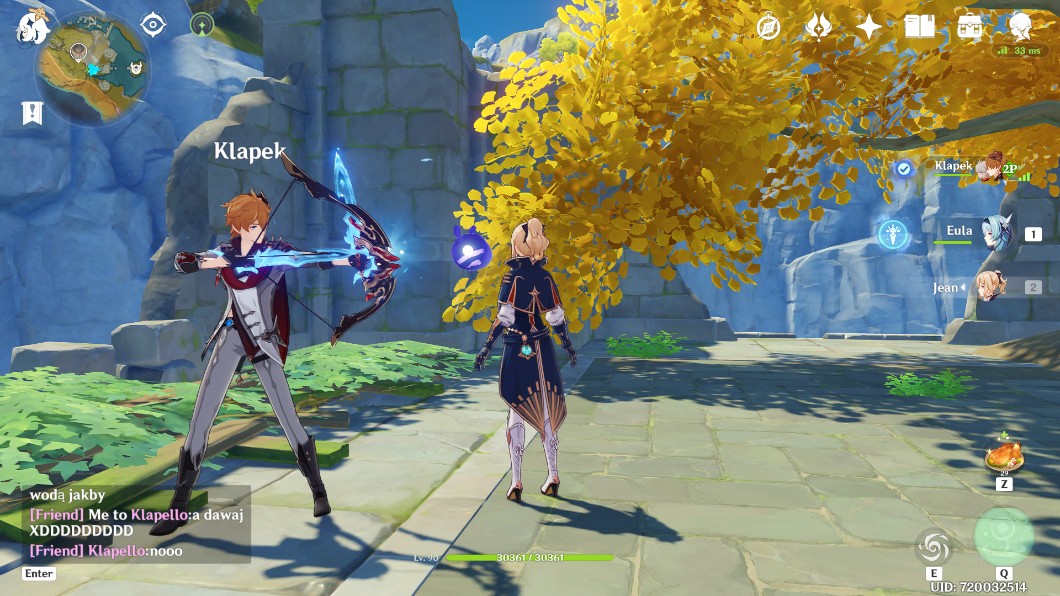Use Eula's glowing burst icon beside her name
Viewport: 1060px width, 596px height.
click(893, 234)
